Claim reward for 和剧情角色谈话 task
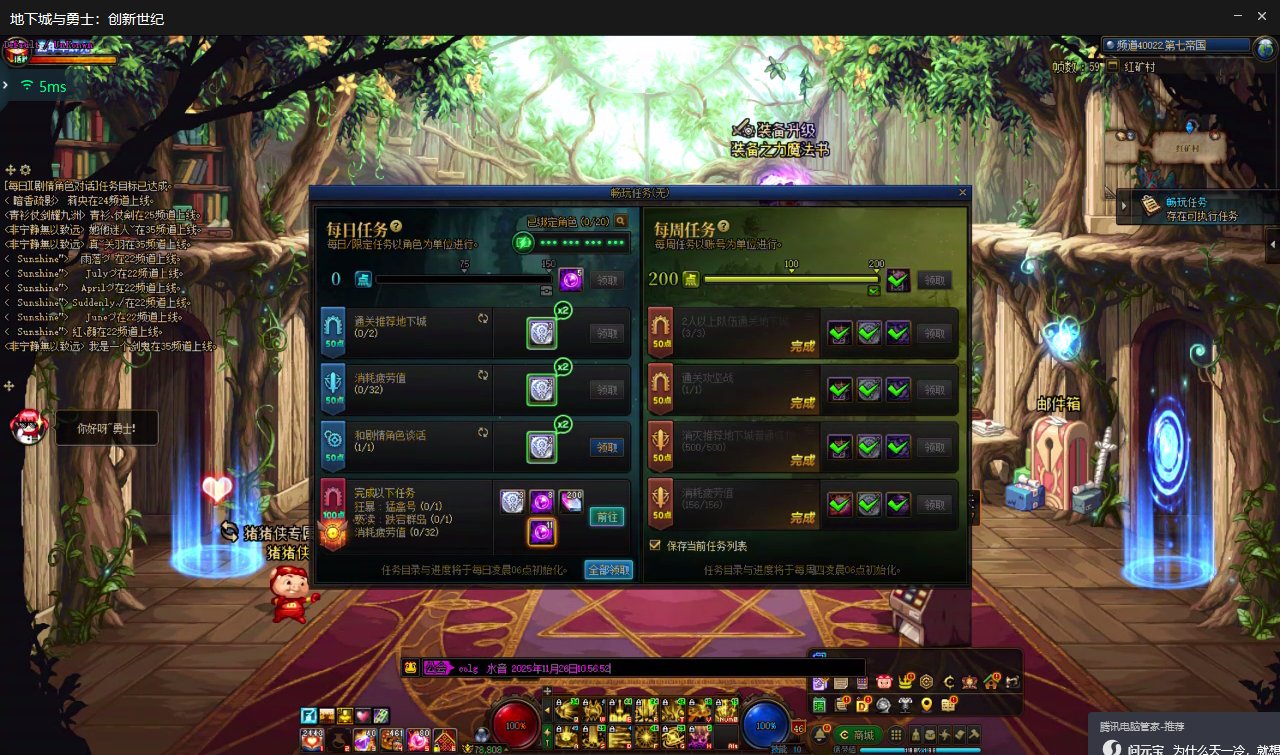The image size is (1280, 755). tap(606, 447)
